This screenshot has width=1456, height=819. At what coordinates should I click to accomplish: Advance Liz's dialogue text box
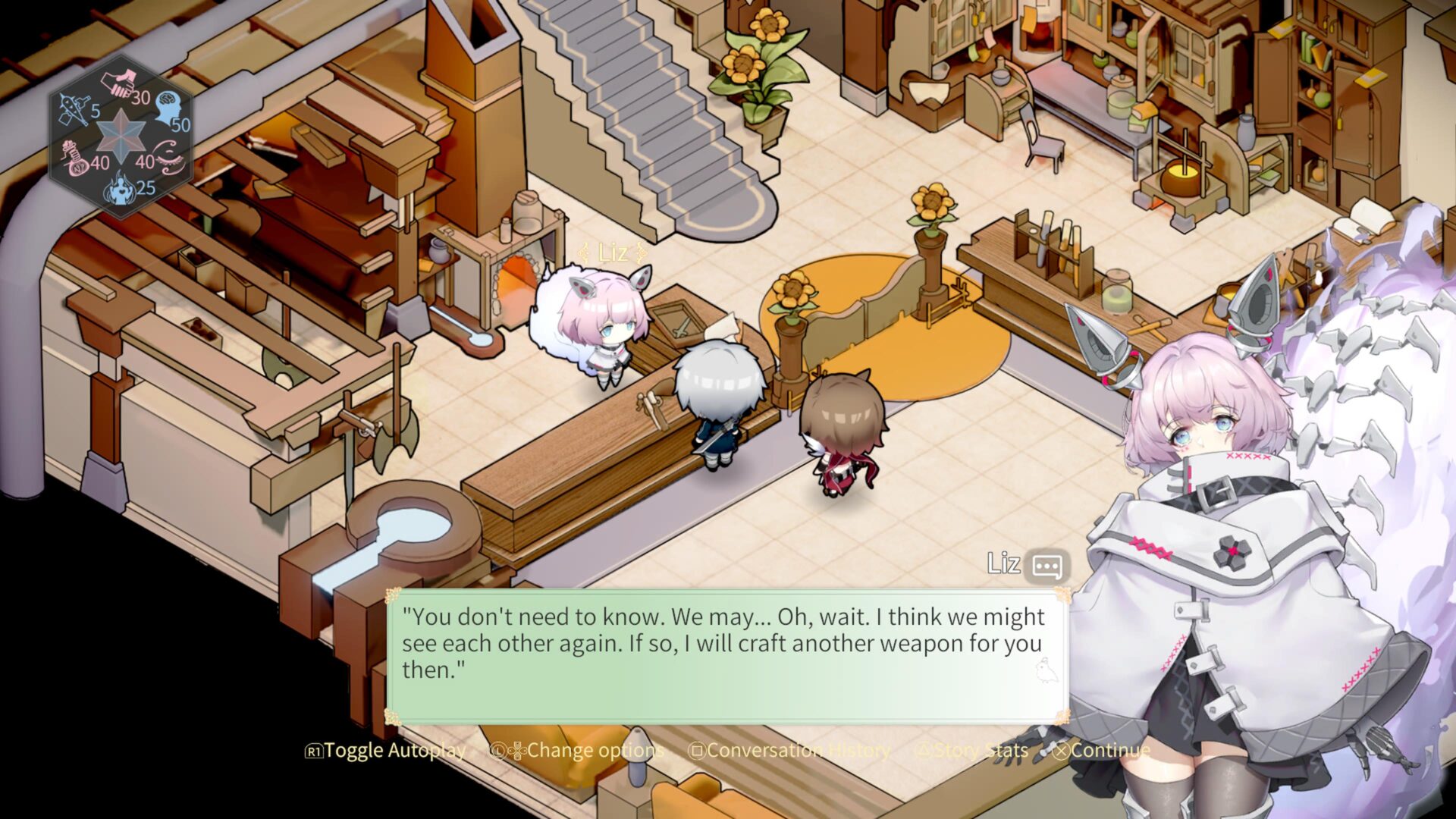[726, 656]
